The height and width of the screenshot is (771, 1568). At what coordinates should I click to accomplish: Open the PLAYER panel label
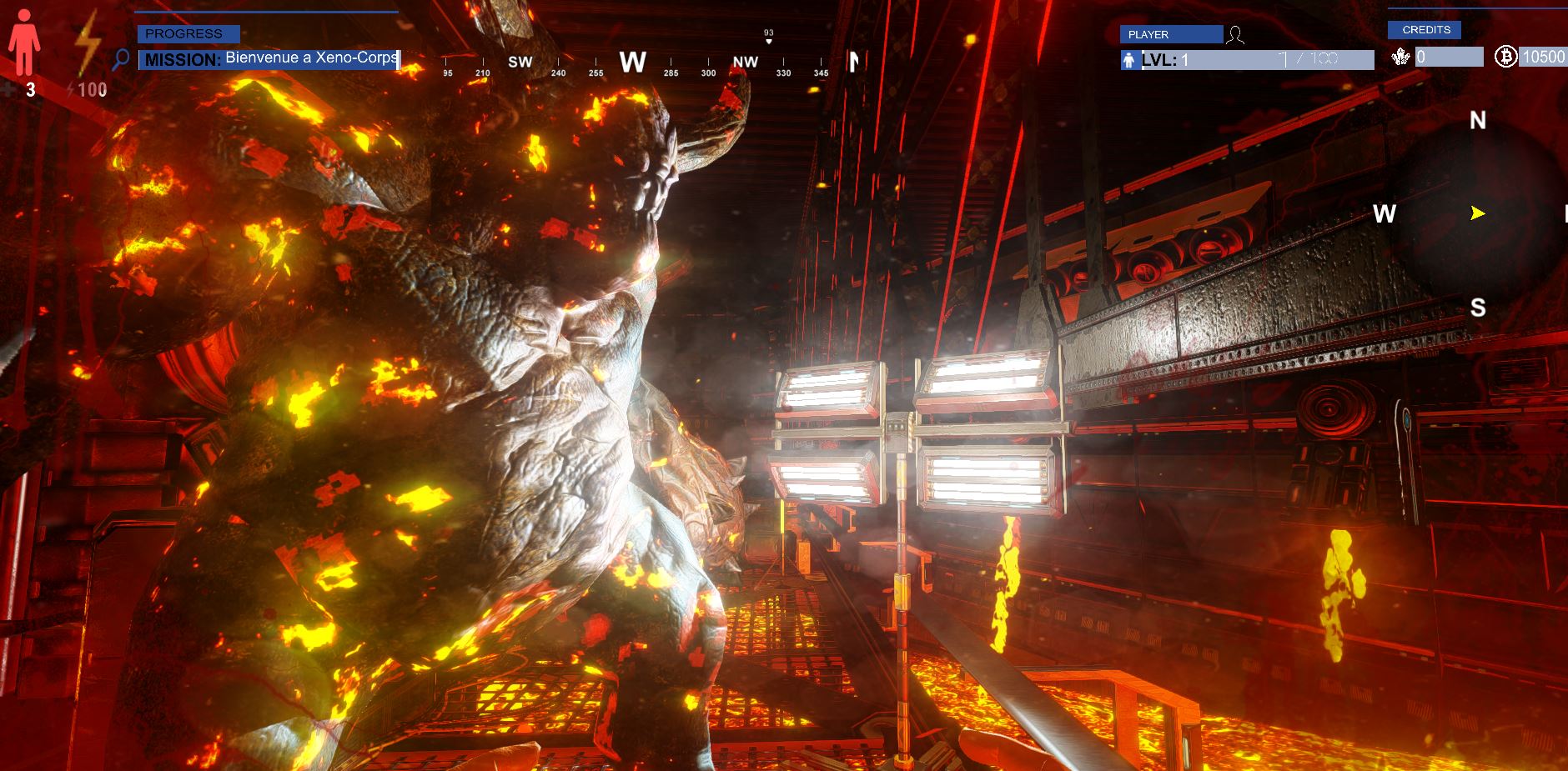1170,34
